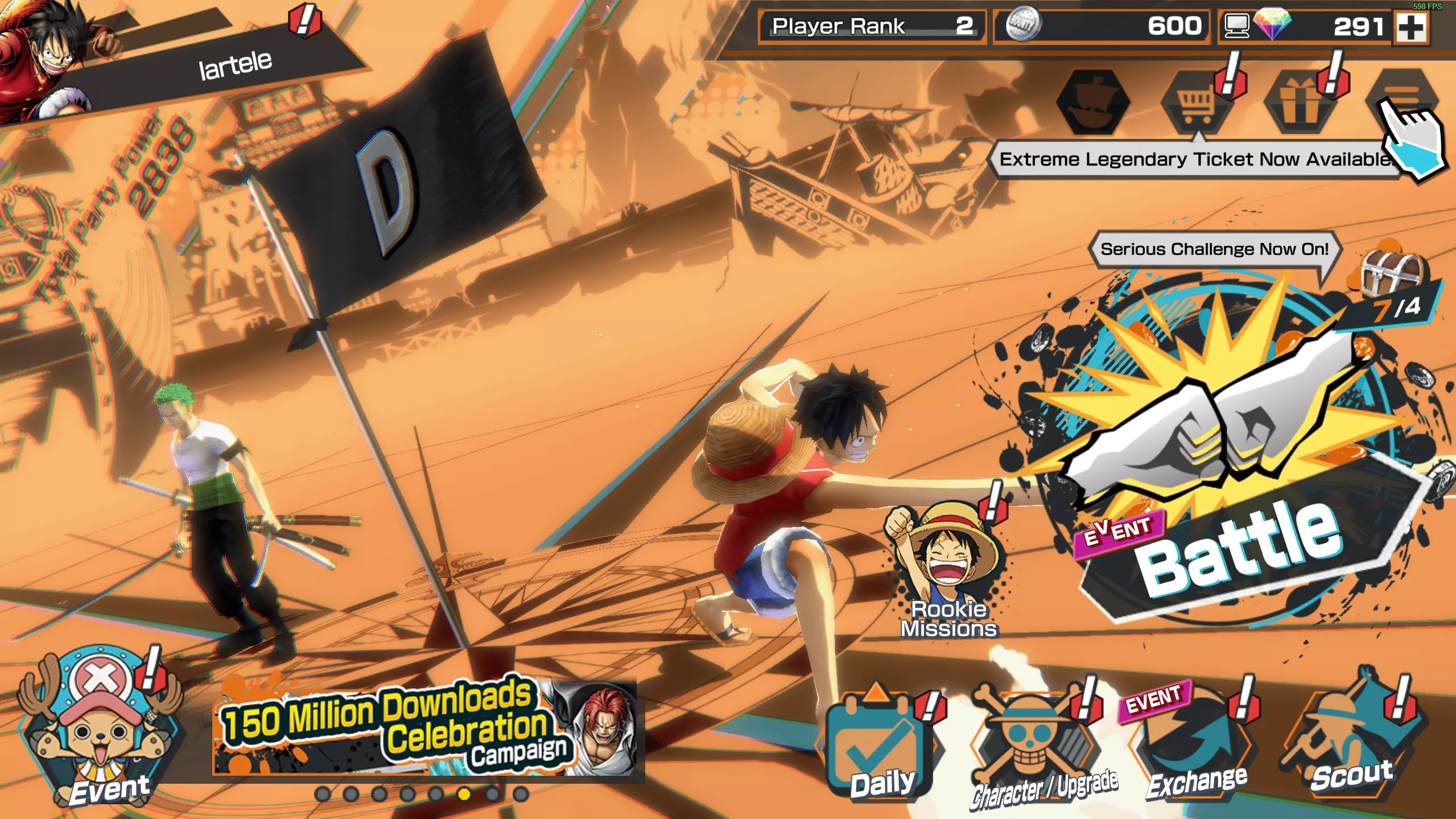The image size is (1456, 819).
Task: Tap the plus button to add rainbow diamonds
Action: pos(1411,27)
